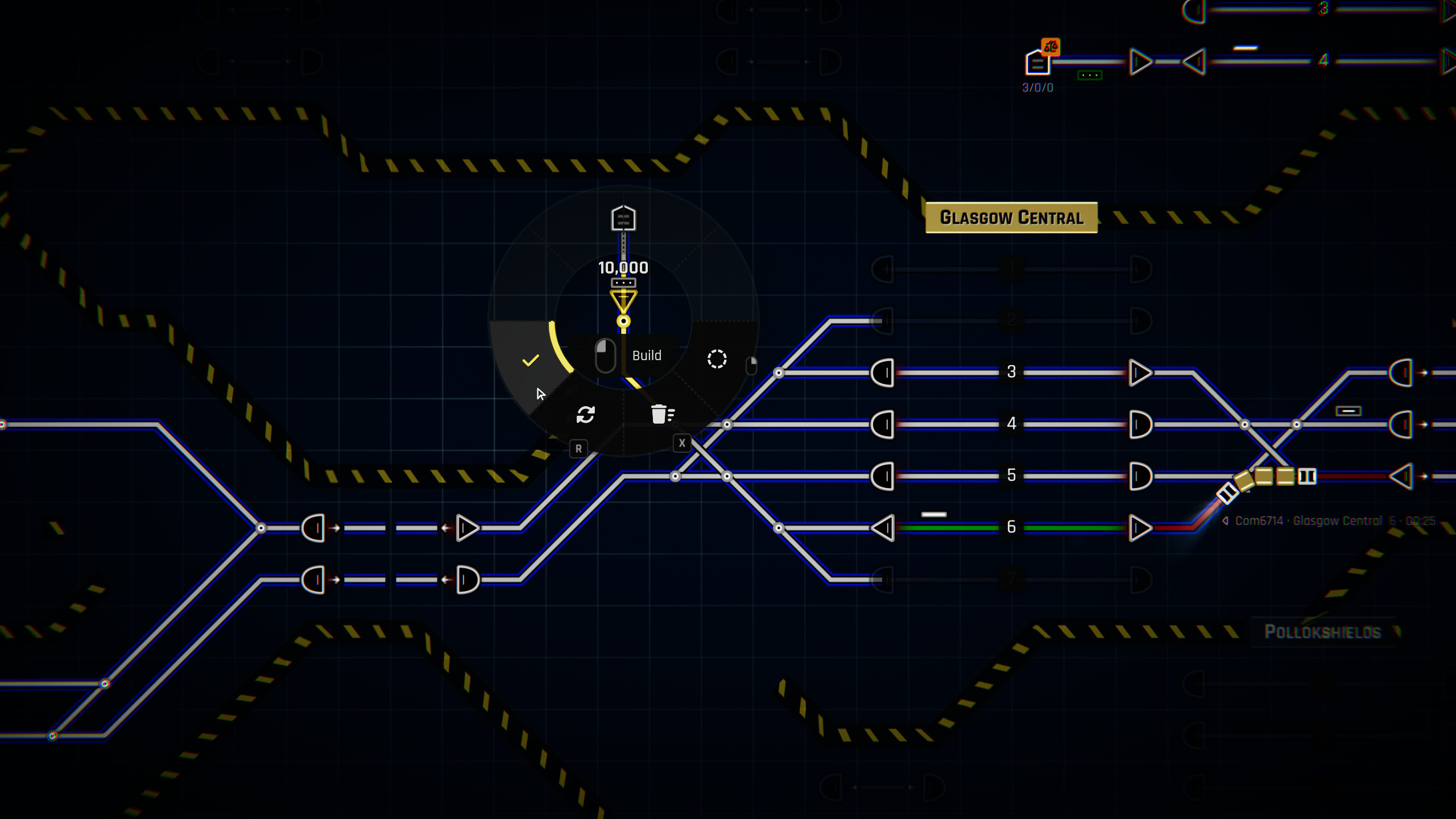Click the checkmark confirm icon in the radial menu
This screenshot has height=819, width=1456.
pos(532,359)
